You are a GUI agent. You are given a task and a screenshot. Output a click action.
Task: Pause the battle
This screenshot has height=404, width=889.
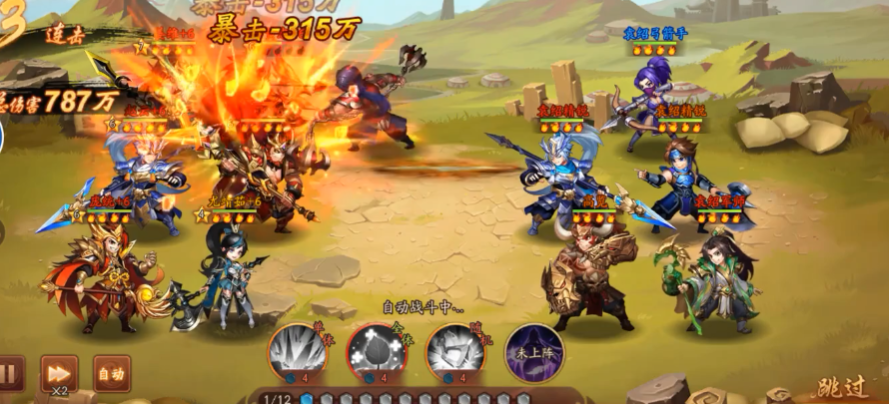[8, 375]
